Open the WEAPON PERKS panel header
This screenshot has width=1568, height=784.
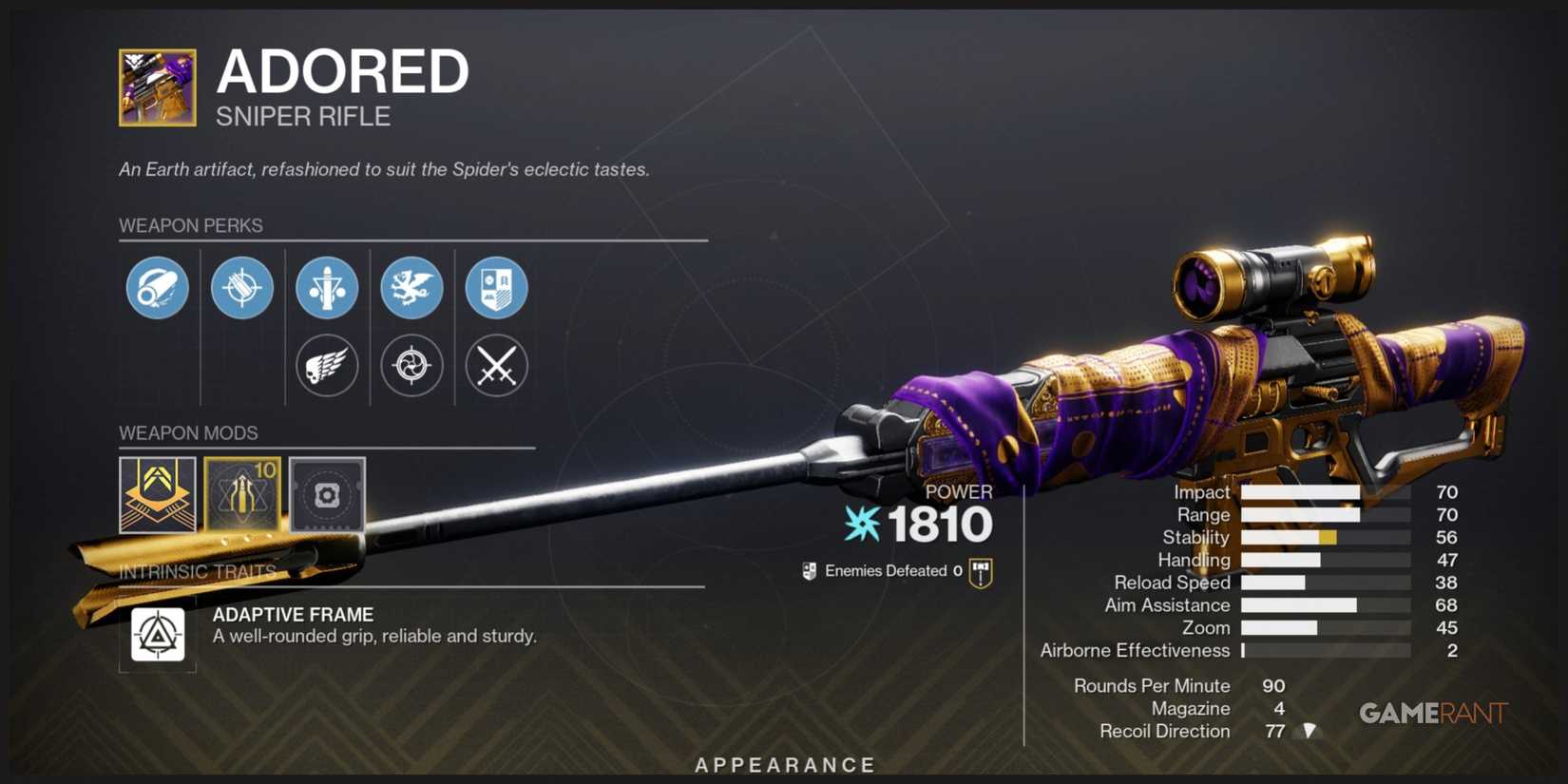[191, 225]
